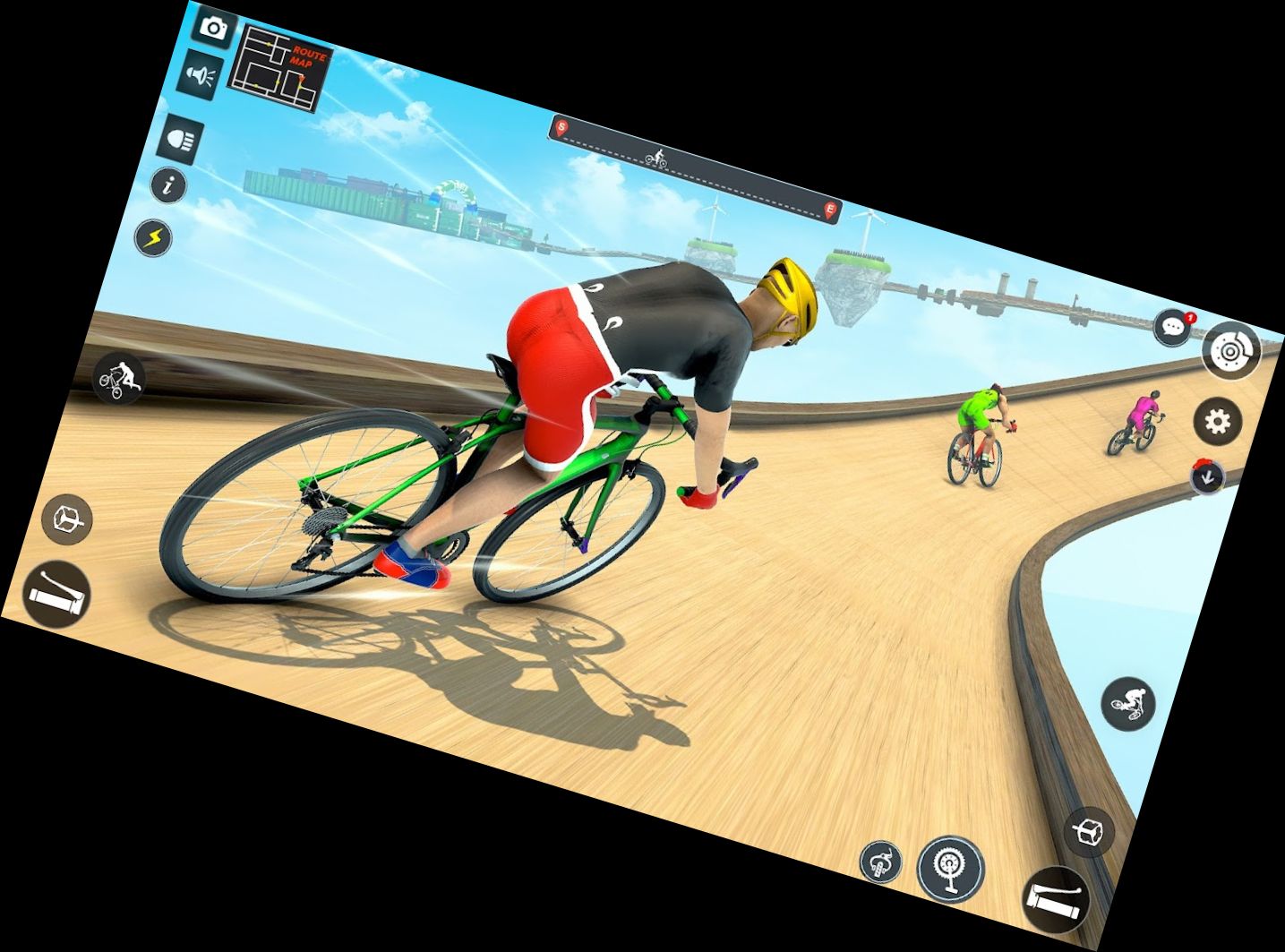Select the horn icon at the bottom
Screen dimensions: 1285x952
(882, 862)
